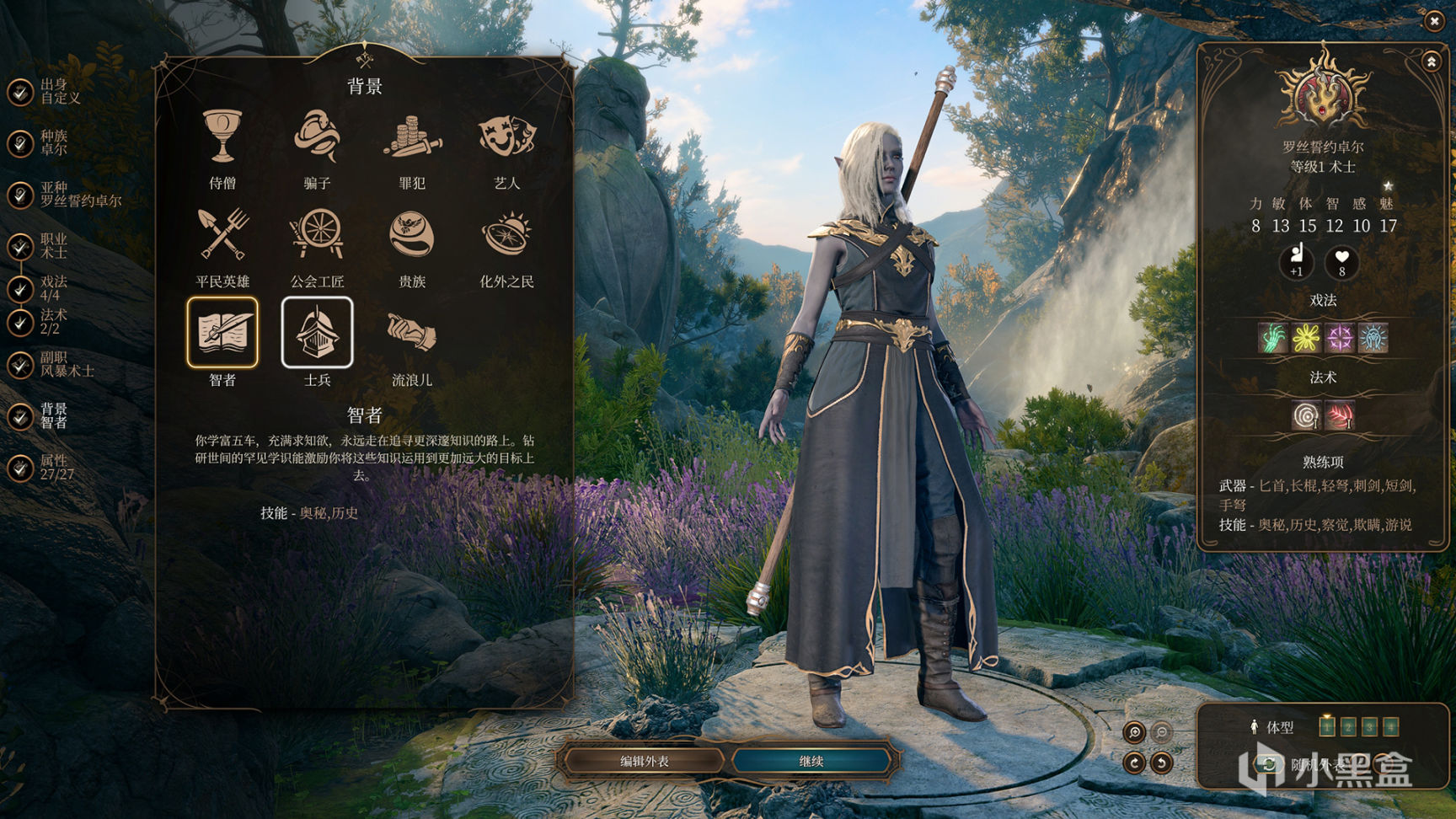Collapse the character summary panel

[x=1431, y=62]
